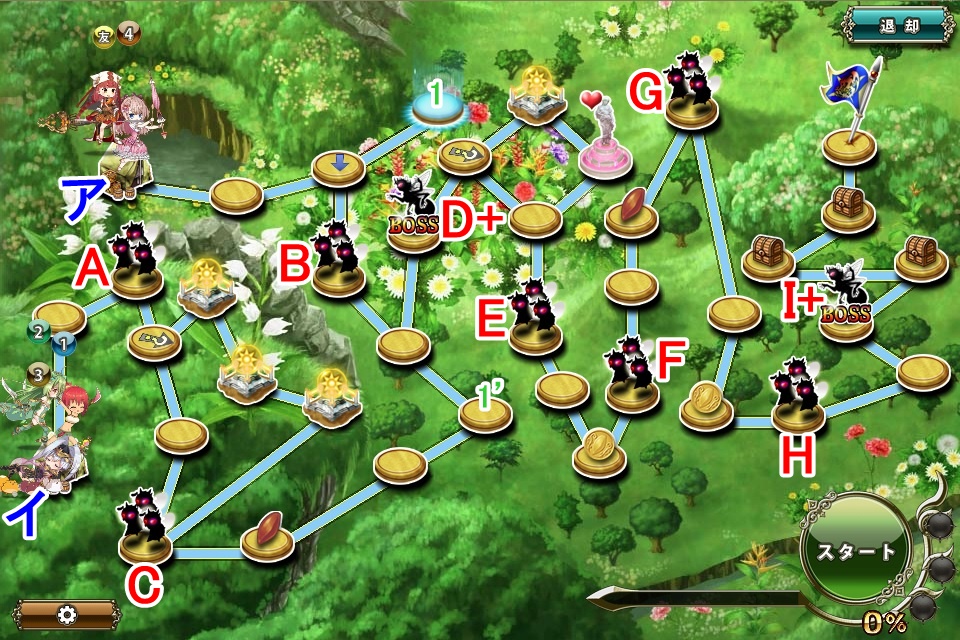Click the 退却 retreat button
The width and height of the screenshot is (960, 640).
[x=899, y=25]
